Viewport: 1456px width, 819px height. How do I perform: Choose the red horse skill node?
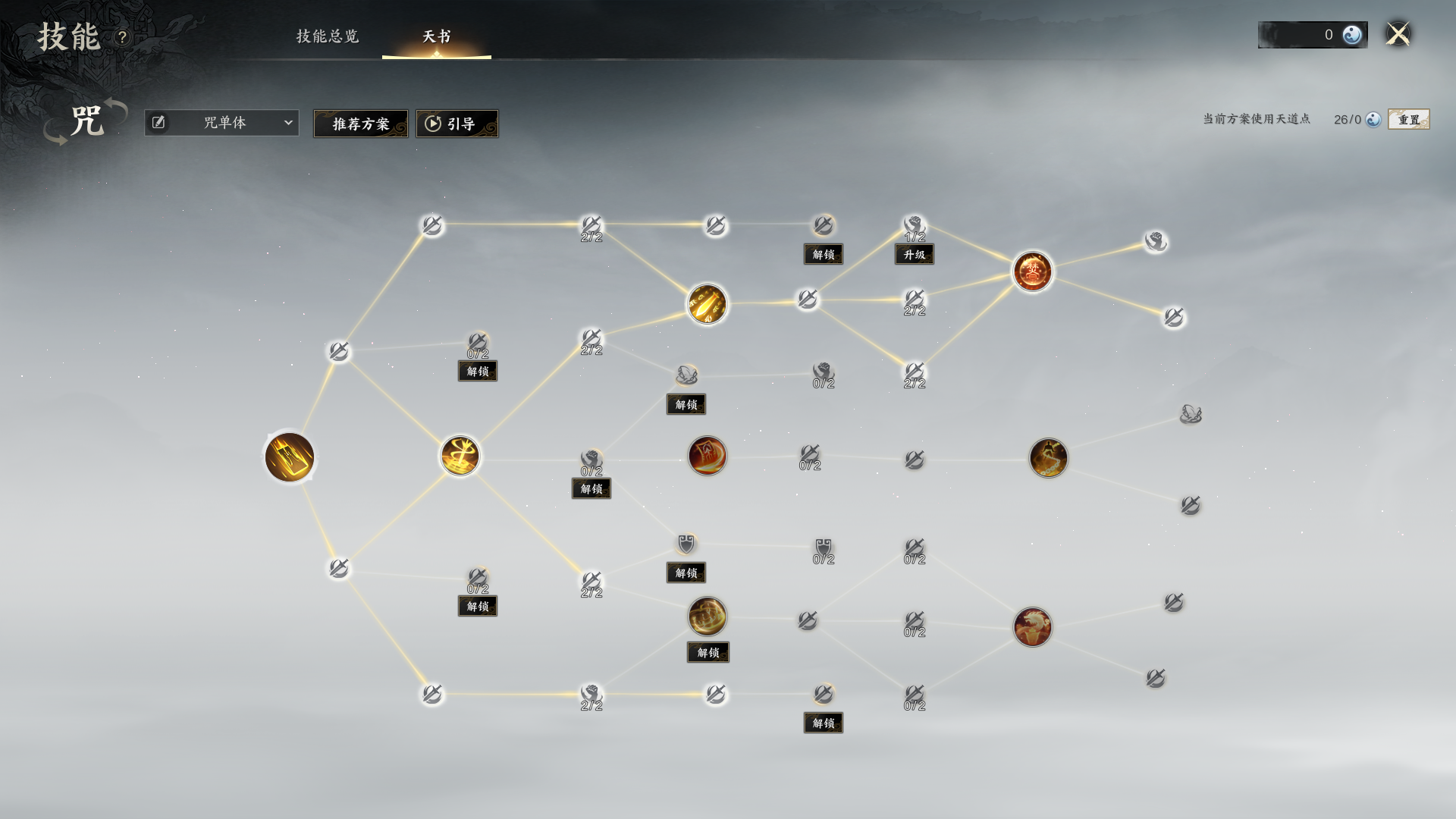[x=1033, y=627]
